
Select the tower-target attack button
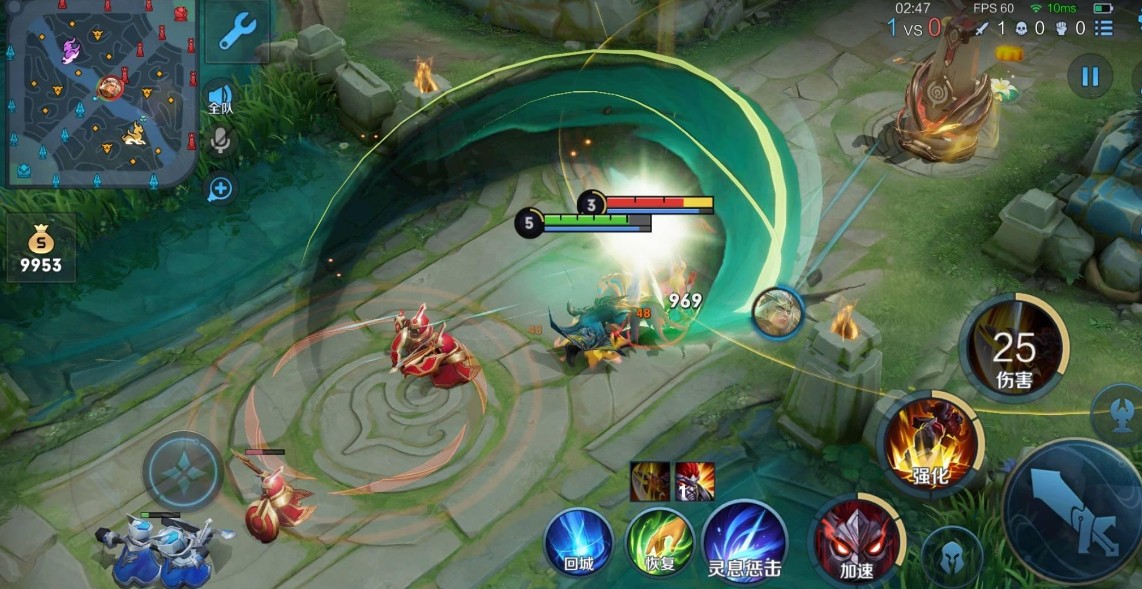point(1122,408)
